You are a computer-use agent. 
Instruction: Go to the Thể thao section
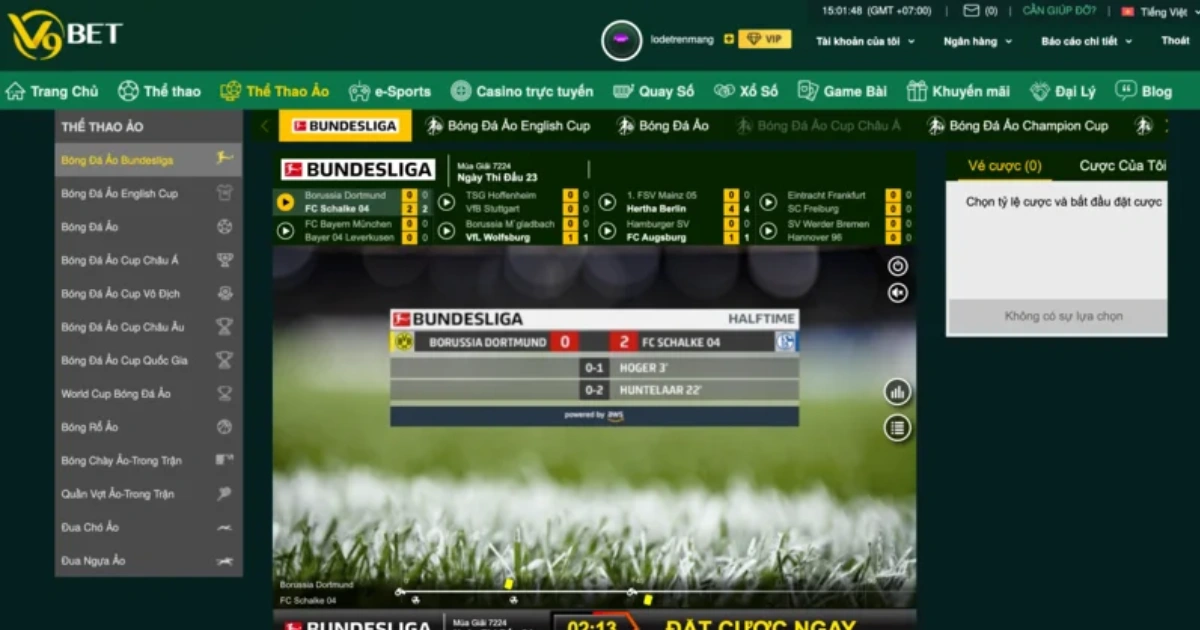pos(159,91)
